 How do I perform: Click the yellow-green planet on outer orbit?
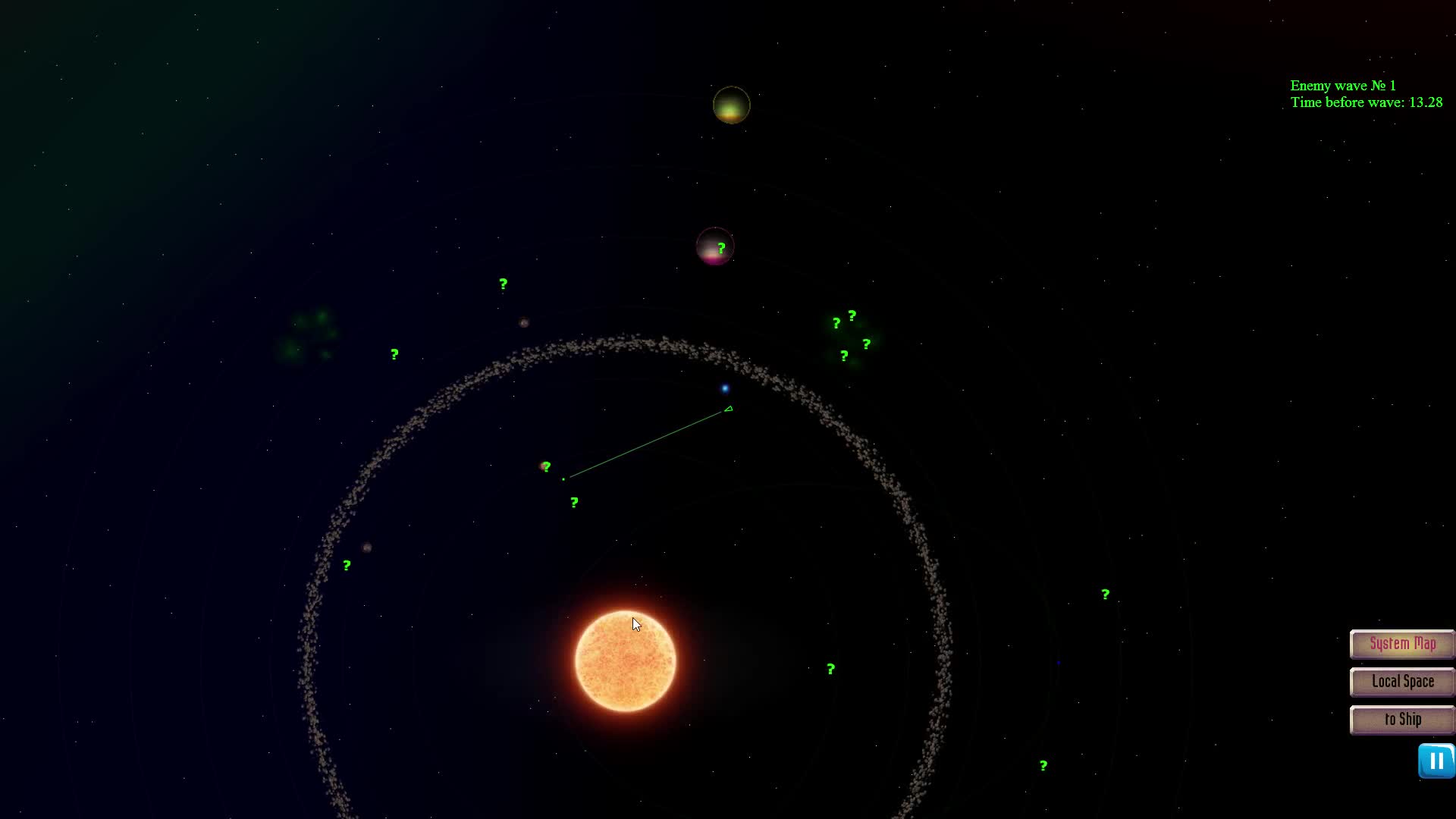point(730,105)
